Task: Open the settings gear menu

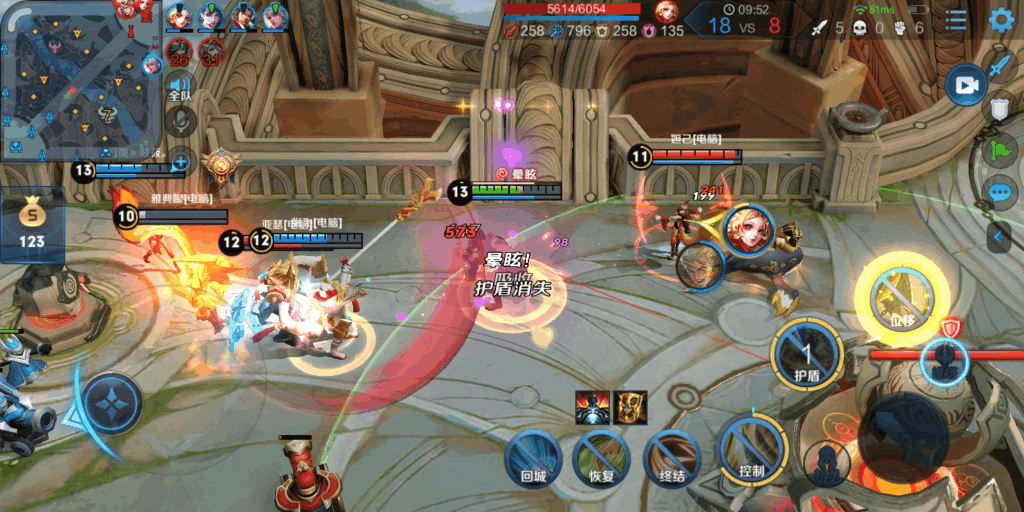Action: 1000,20
